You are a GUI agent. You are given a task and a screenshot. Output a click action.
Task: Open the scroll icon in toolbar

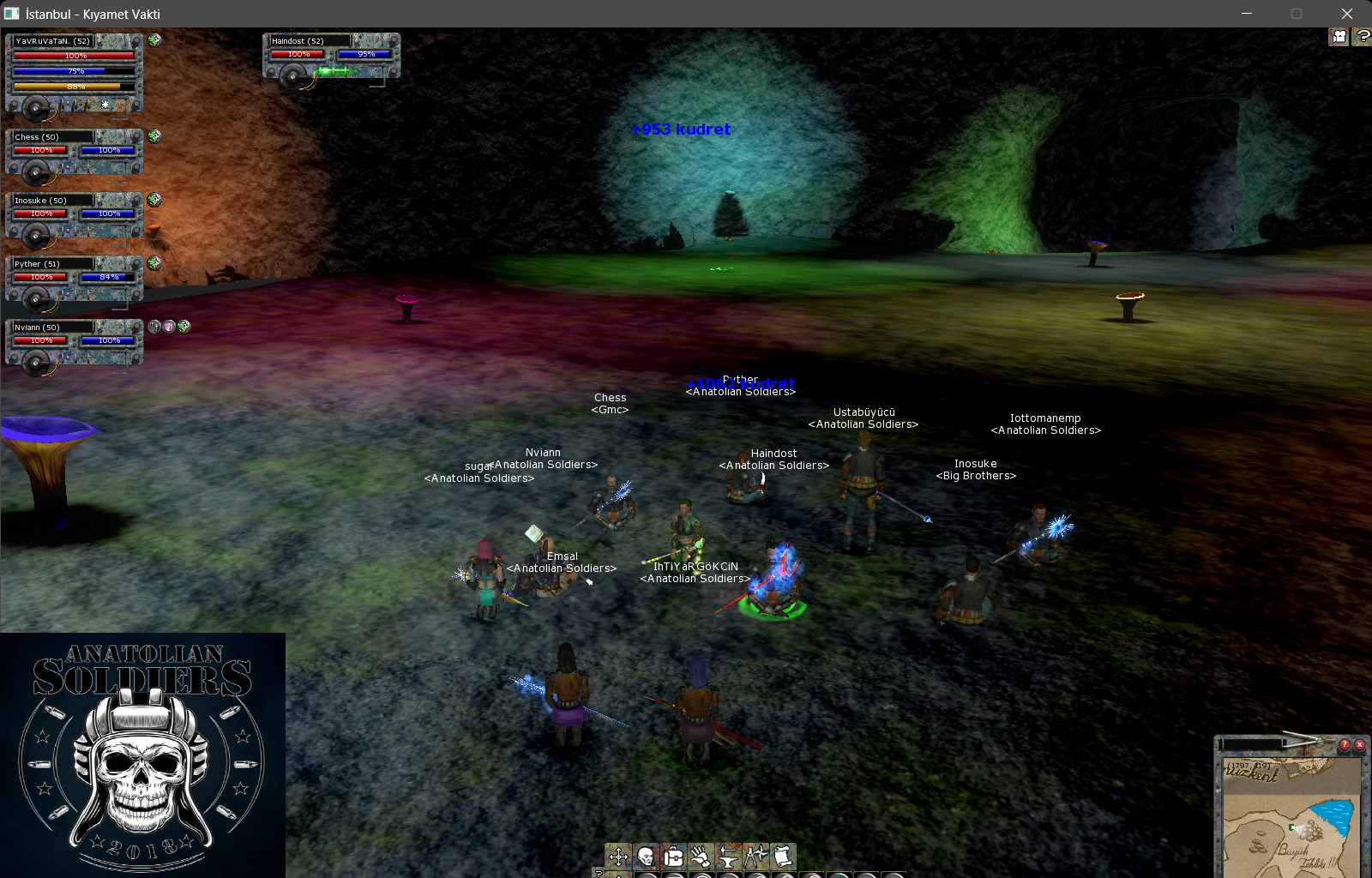click(782, 856)
